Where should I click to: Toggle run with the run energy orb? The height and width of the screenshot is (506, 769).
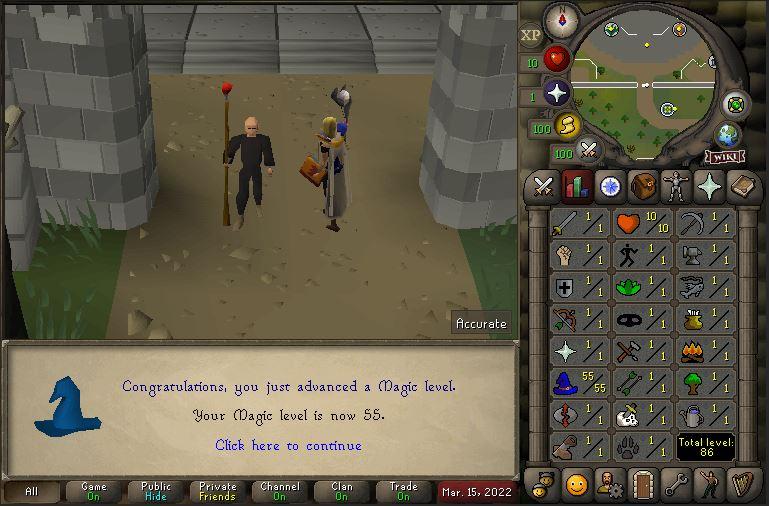click(568, 126)
